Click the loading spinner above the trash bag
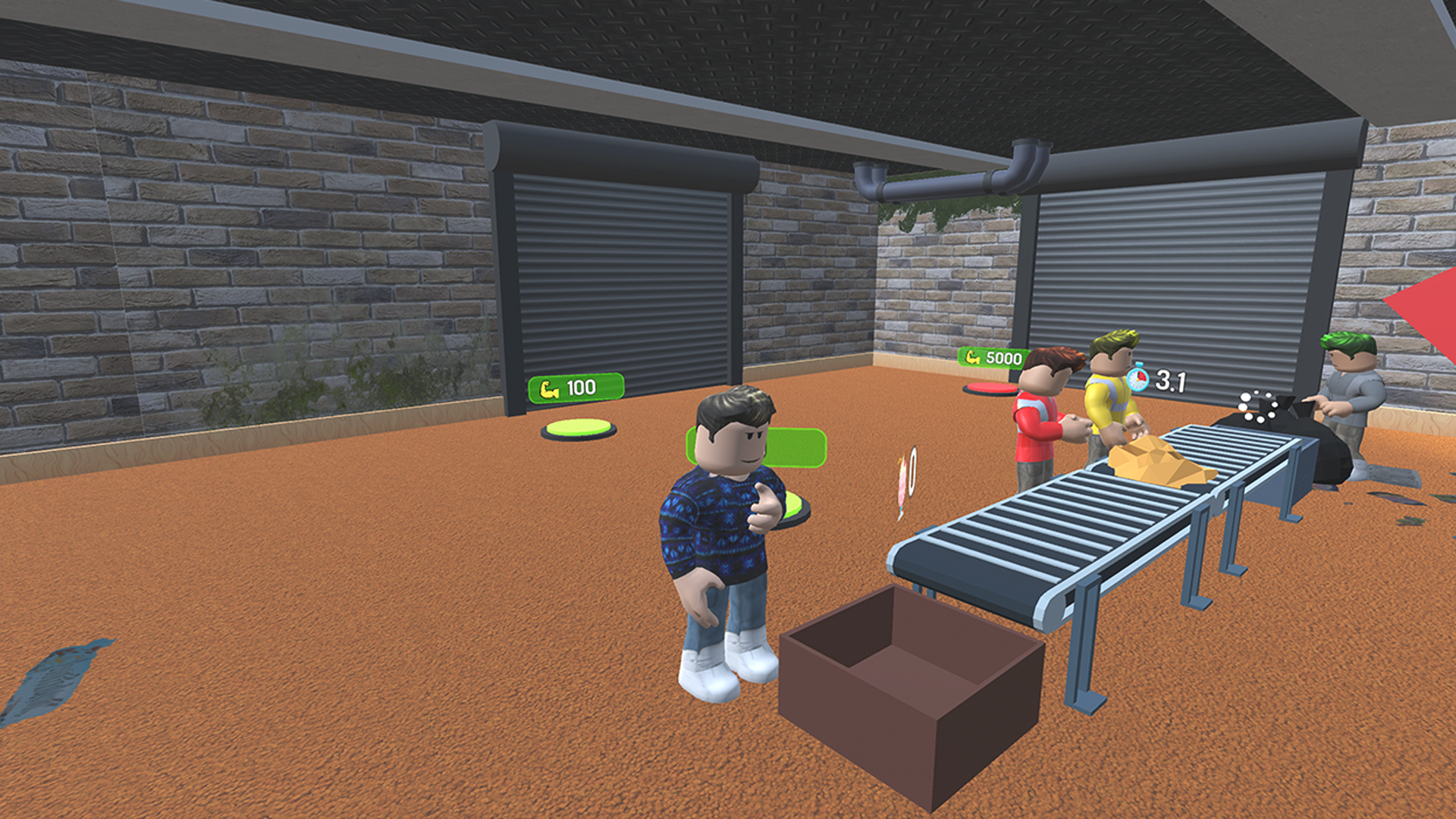Viewport: 1456px width, 819px height. (1257, 407)
